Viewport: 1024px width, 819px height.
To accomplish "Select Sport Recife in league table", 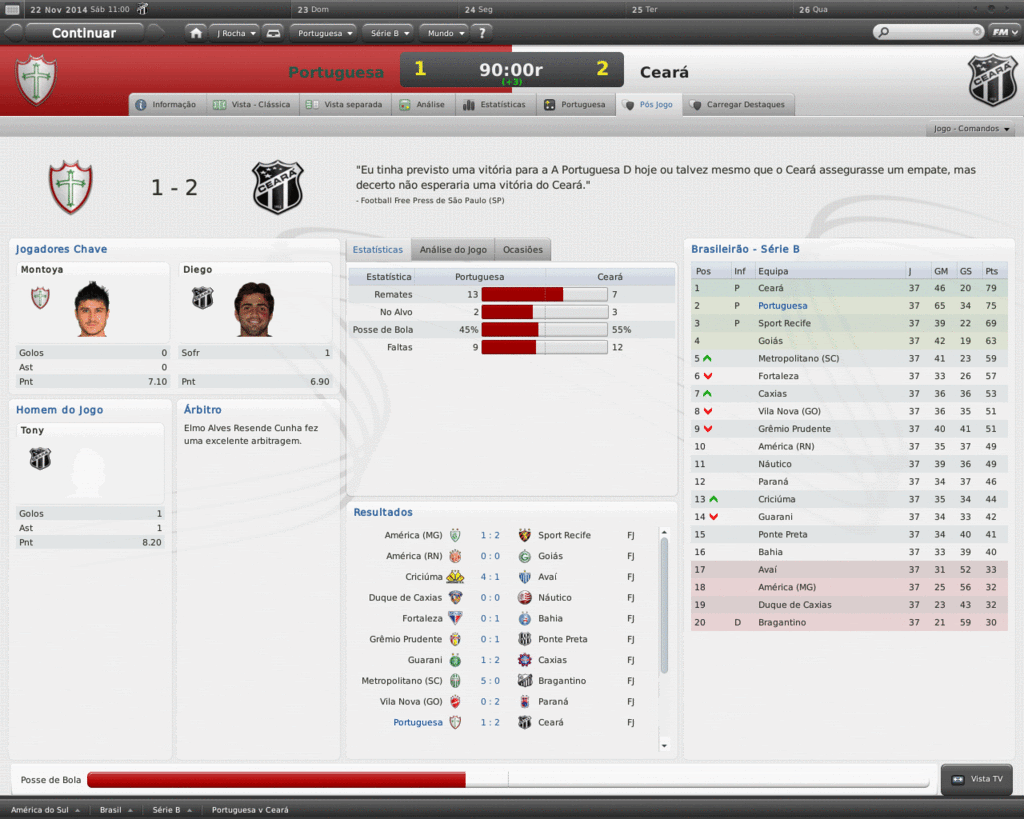I will (783, 324).
